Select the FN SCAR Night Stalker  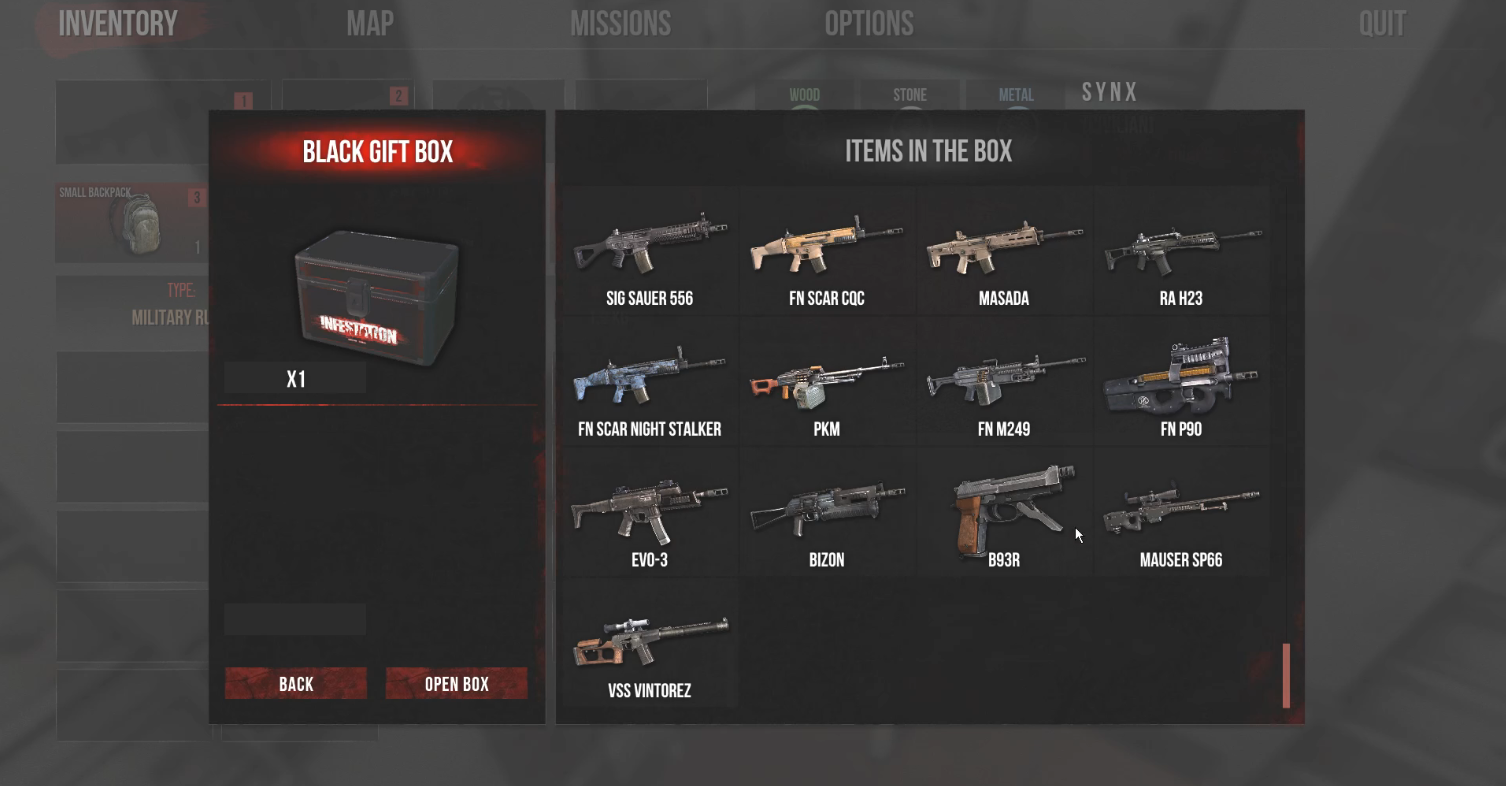(x=650, y=383)
